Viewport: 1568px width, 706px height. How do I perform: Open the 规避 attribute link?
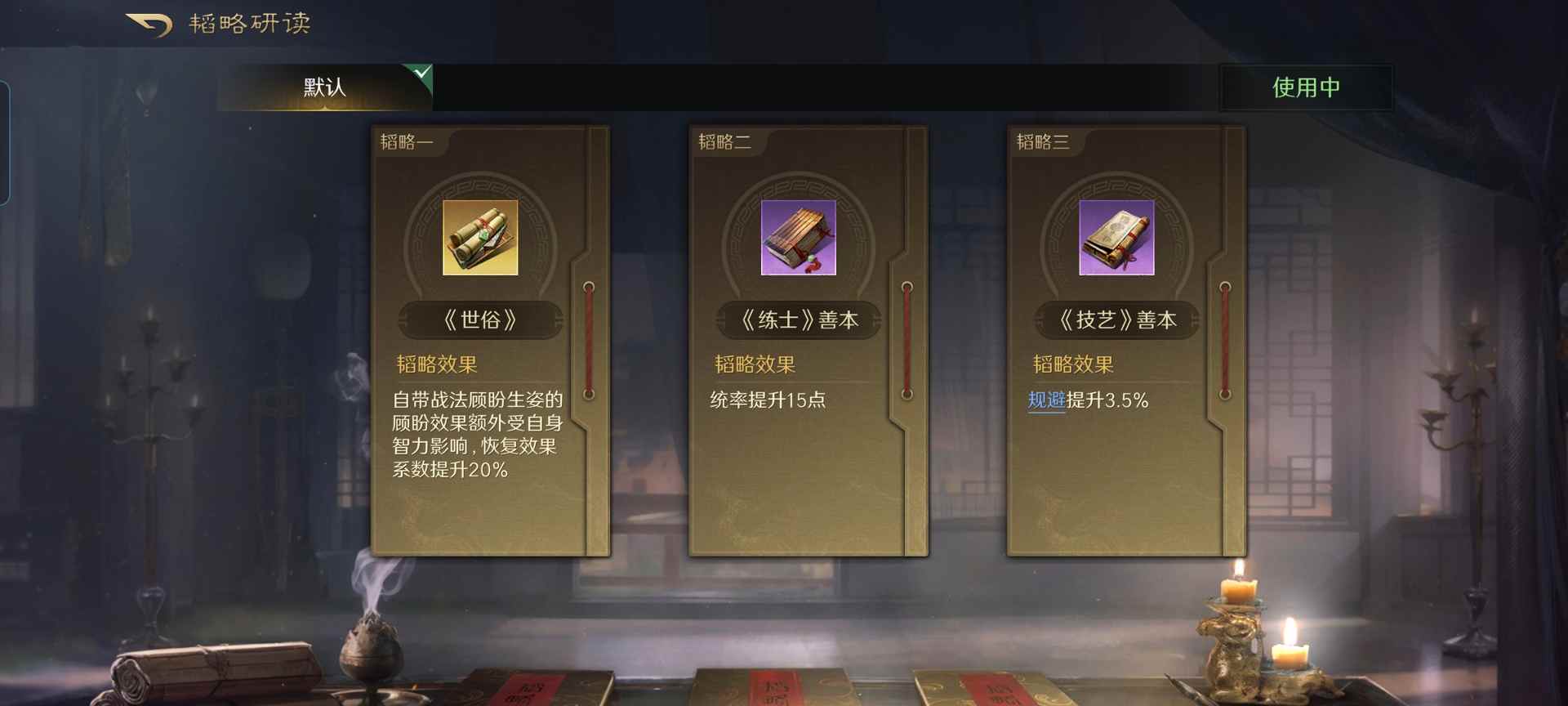[1048, 400]
